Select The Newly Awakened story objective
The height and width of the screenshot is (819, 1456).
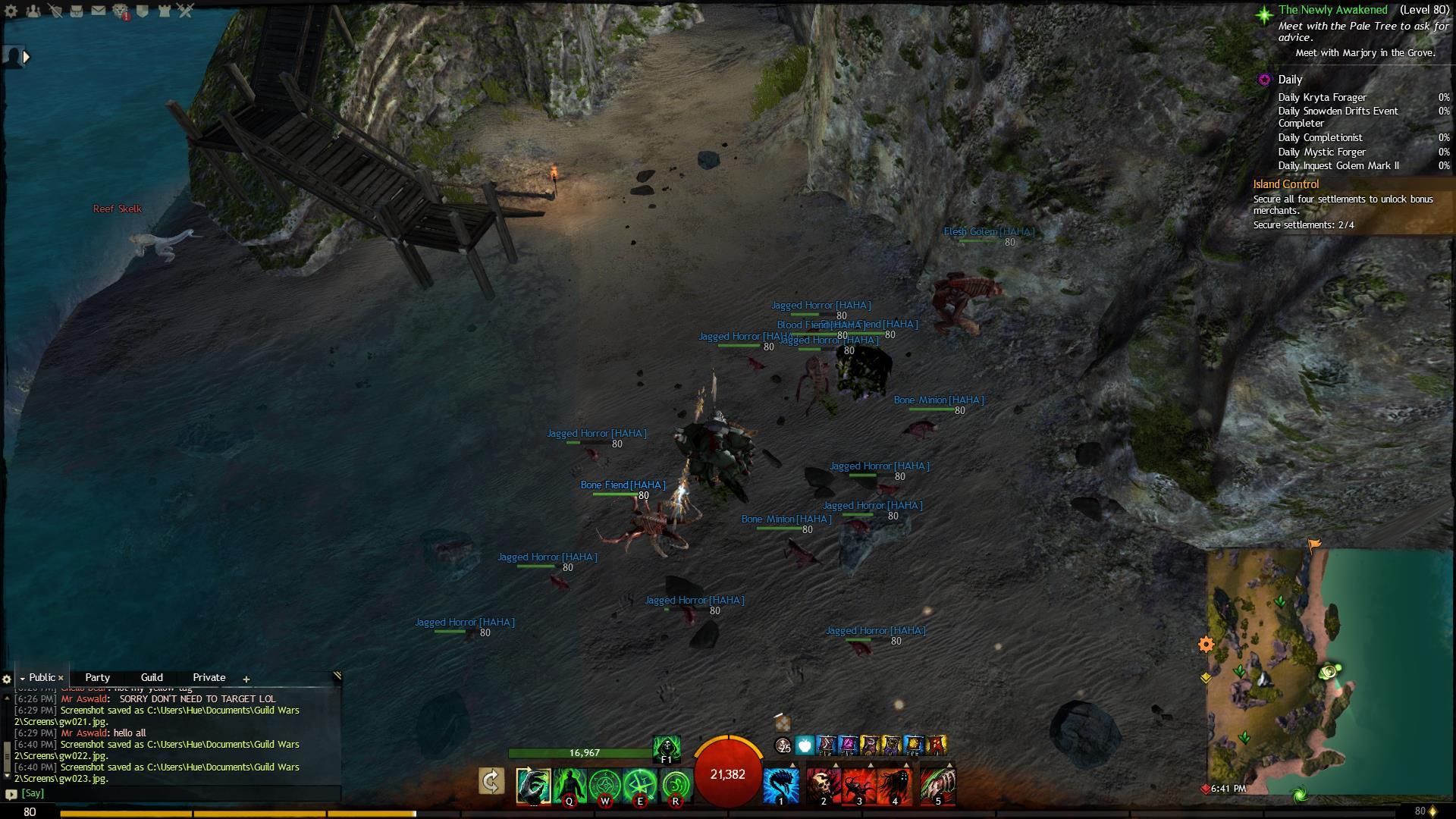pyautogui.click(x=1332, y=10)
